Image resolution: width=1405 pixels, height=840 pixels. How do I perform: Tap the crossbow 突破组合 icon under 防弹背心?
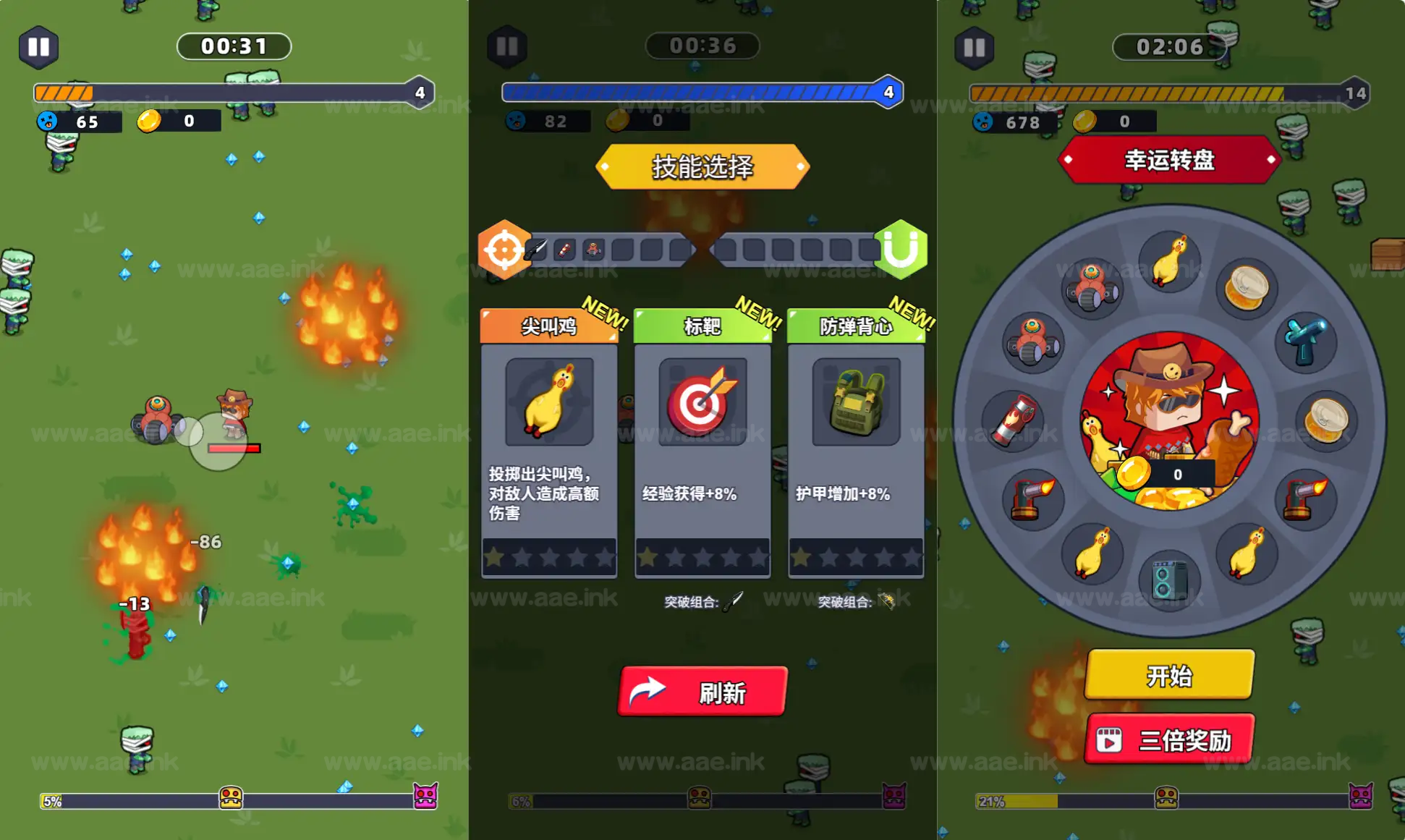pyautogui.click(x=886, y=601)
